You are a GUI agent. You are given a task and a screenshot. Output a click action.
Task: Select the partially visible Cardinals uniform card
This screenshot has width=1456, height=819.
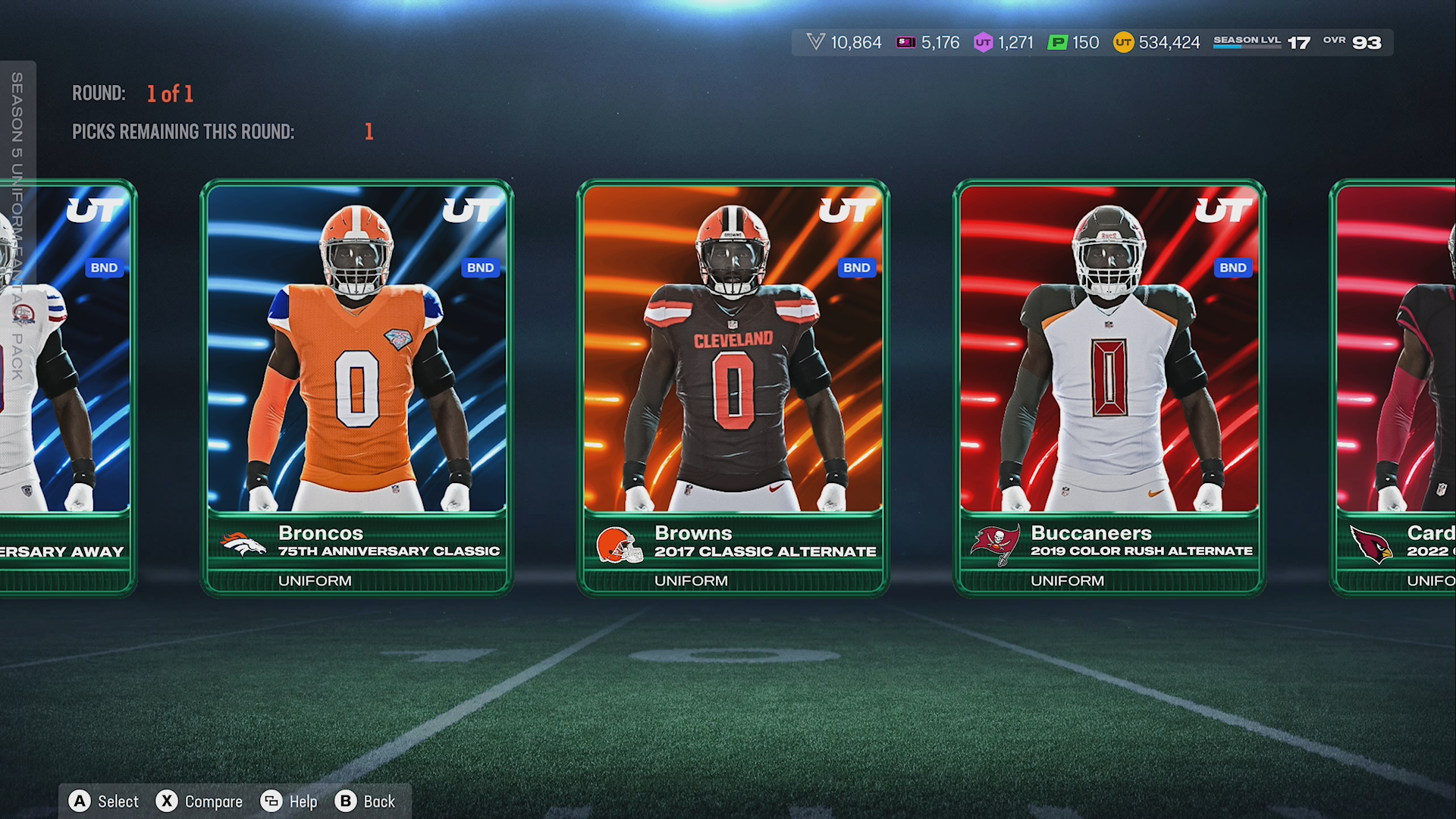(1397, 387)
